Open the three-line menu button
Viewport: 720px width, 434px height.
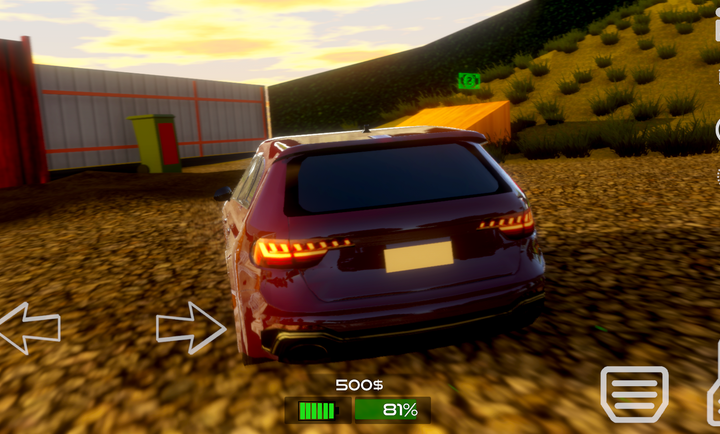point(633,394)
